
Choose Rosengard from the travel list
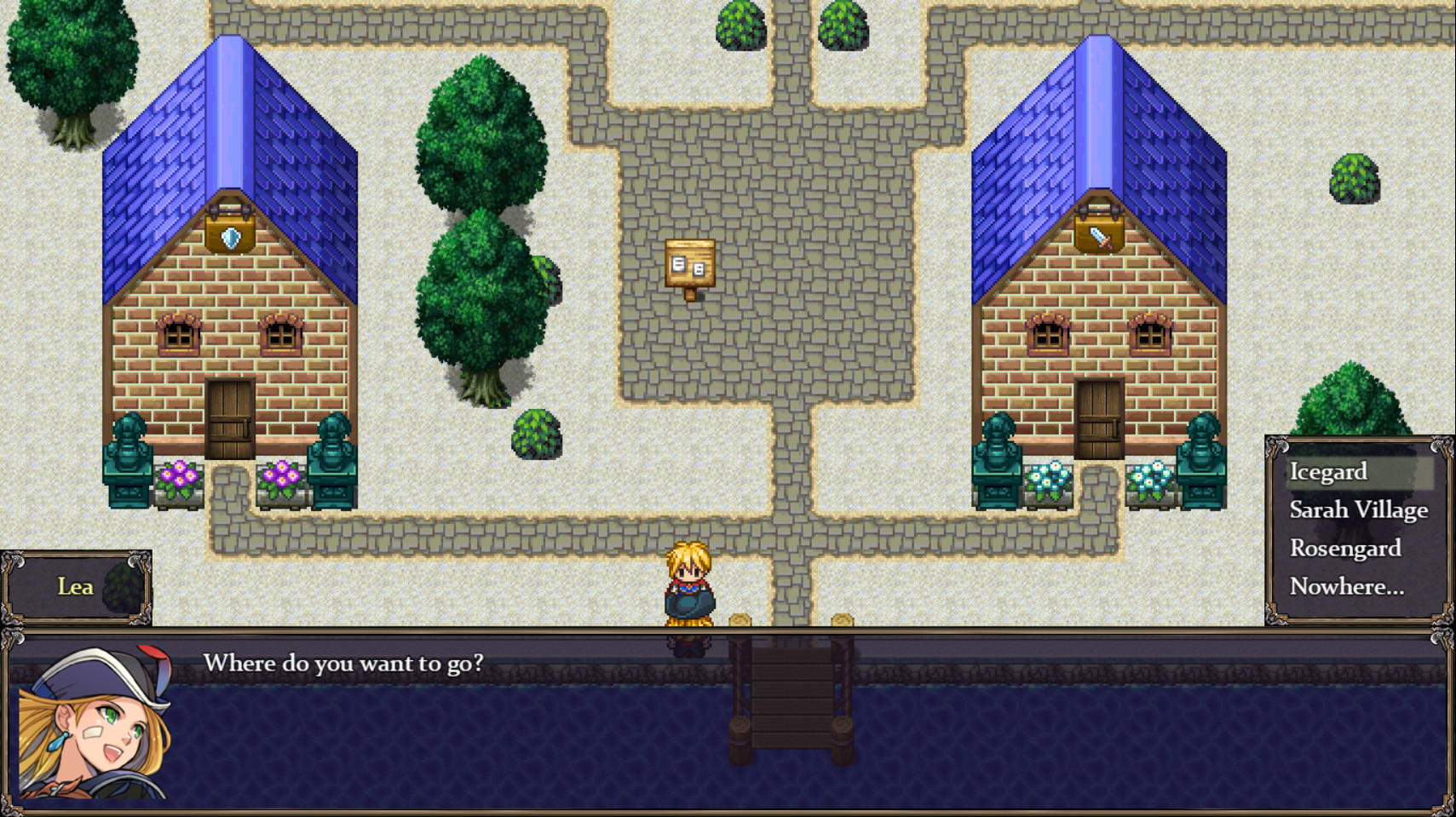[1344, 549]
